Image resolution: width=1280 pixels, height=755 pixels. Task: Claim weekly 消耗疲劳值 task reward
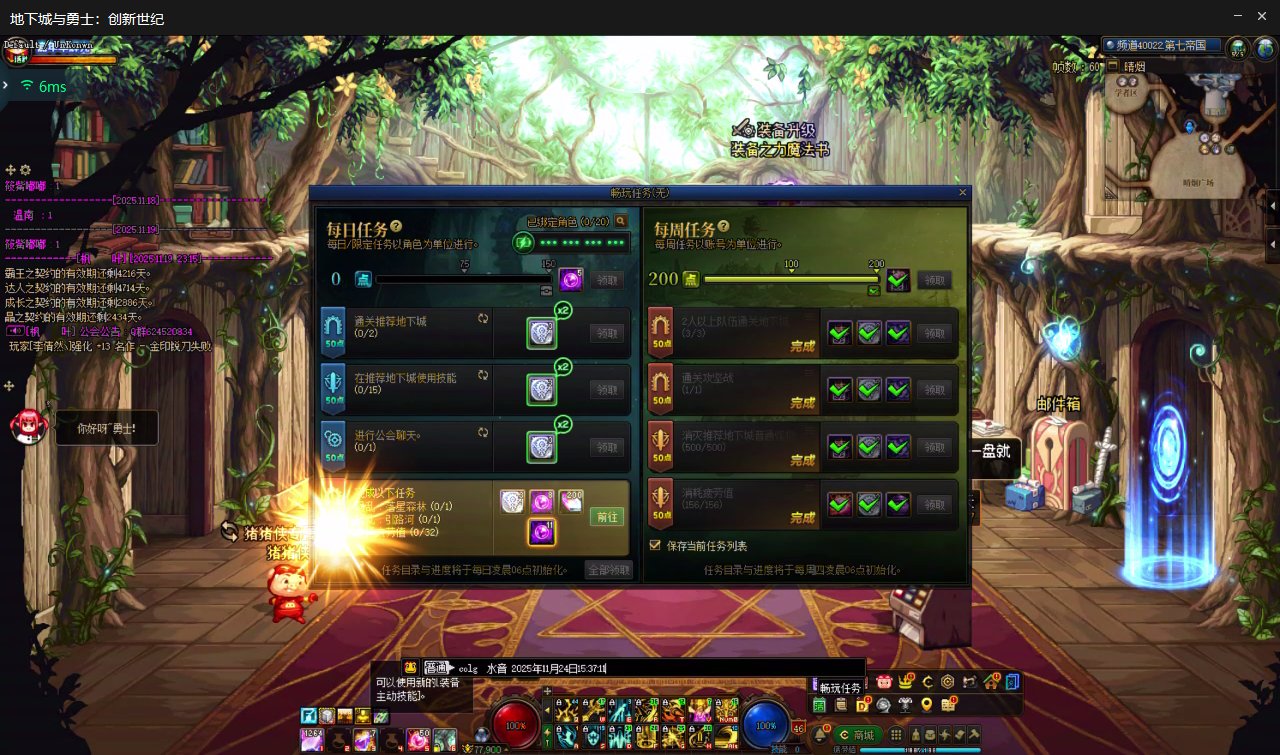pyautogui.click(x=934, y=505)
